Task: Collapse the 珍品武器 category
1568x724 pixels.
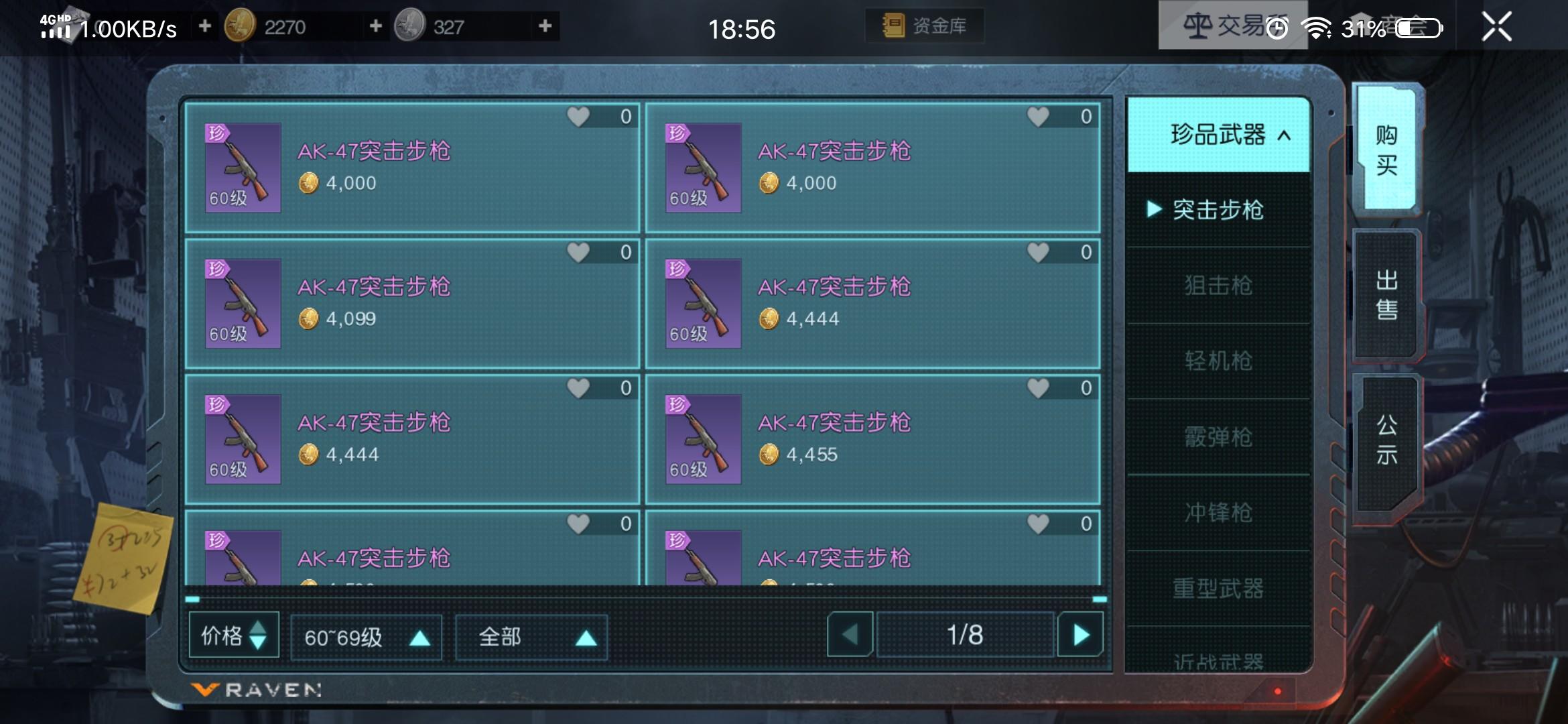Action: point(1218,135)
